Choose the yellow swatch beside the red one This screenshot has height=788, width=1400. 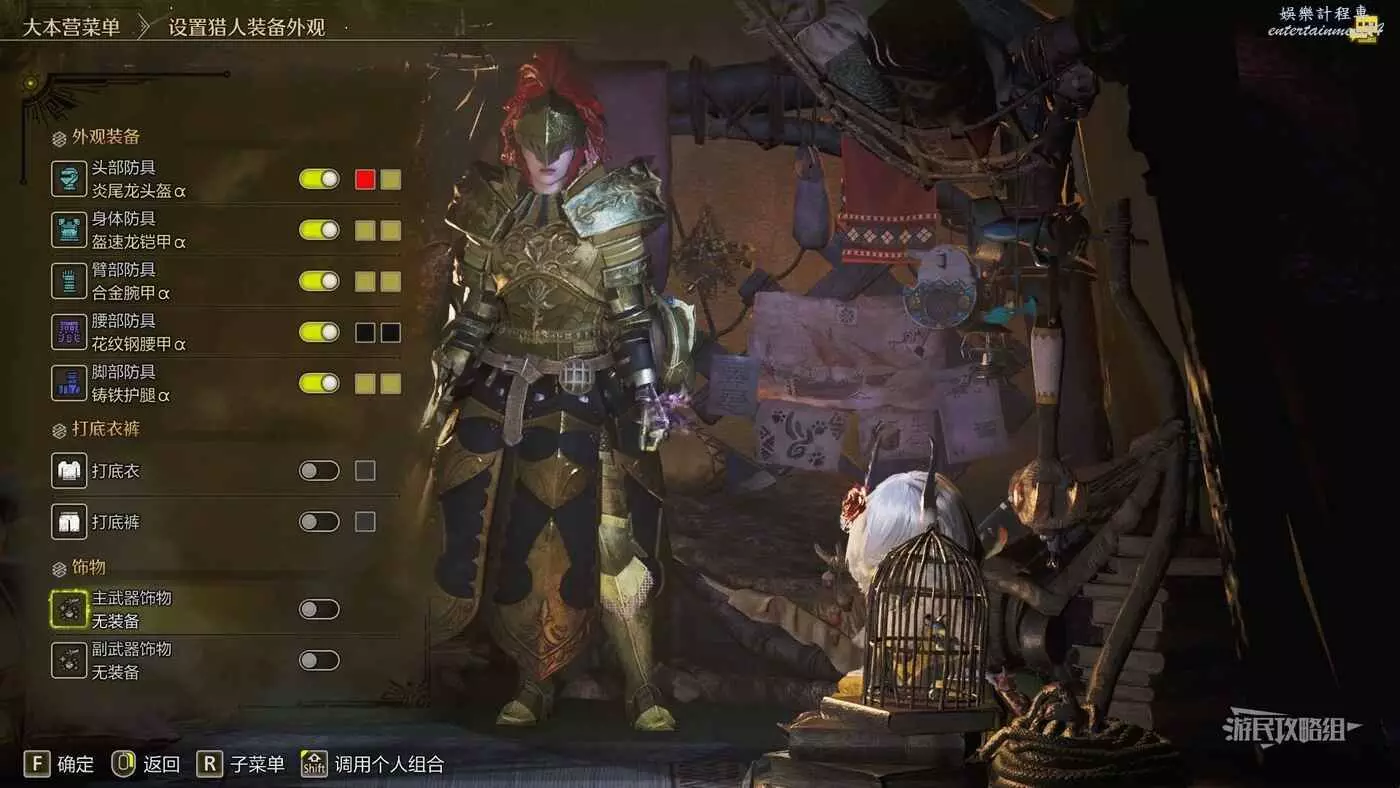tap(391, 179)
